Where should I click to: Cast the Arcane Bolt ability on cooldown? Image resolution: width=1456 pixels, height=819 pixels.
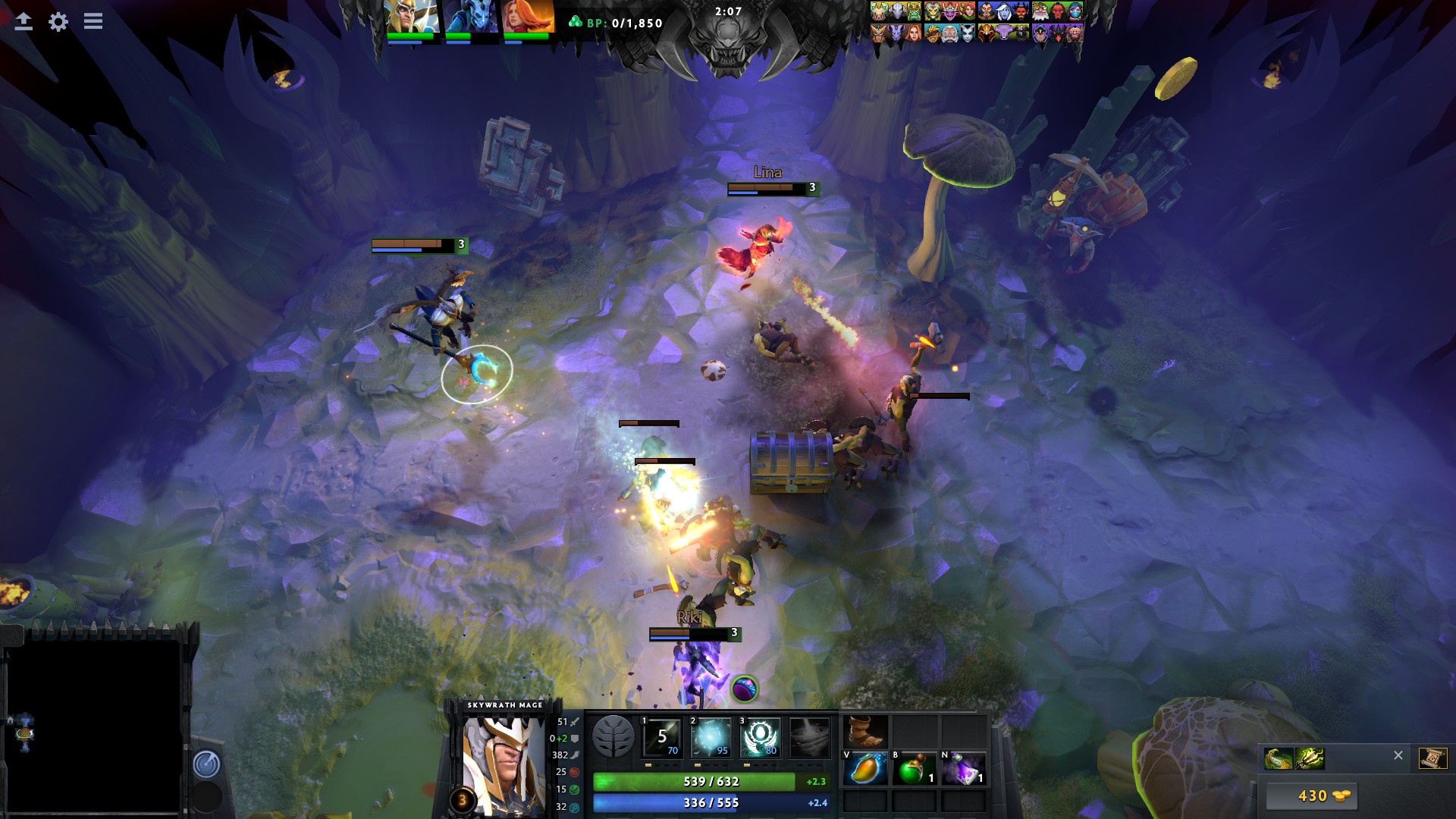click(662, 737)
